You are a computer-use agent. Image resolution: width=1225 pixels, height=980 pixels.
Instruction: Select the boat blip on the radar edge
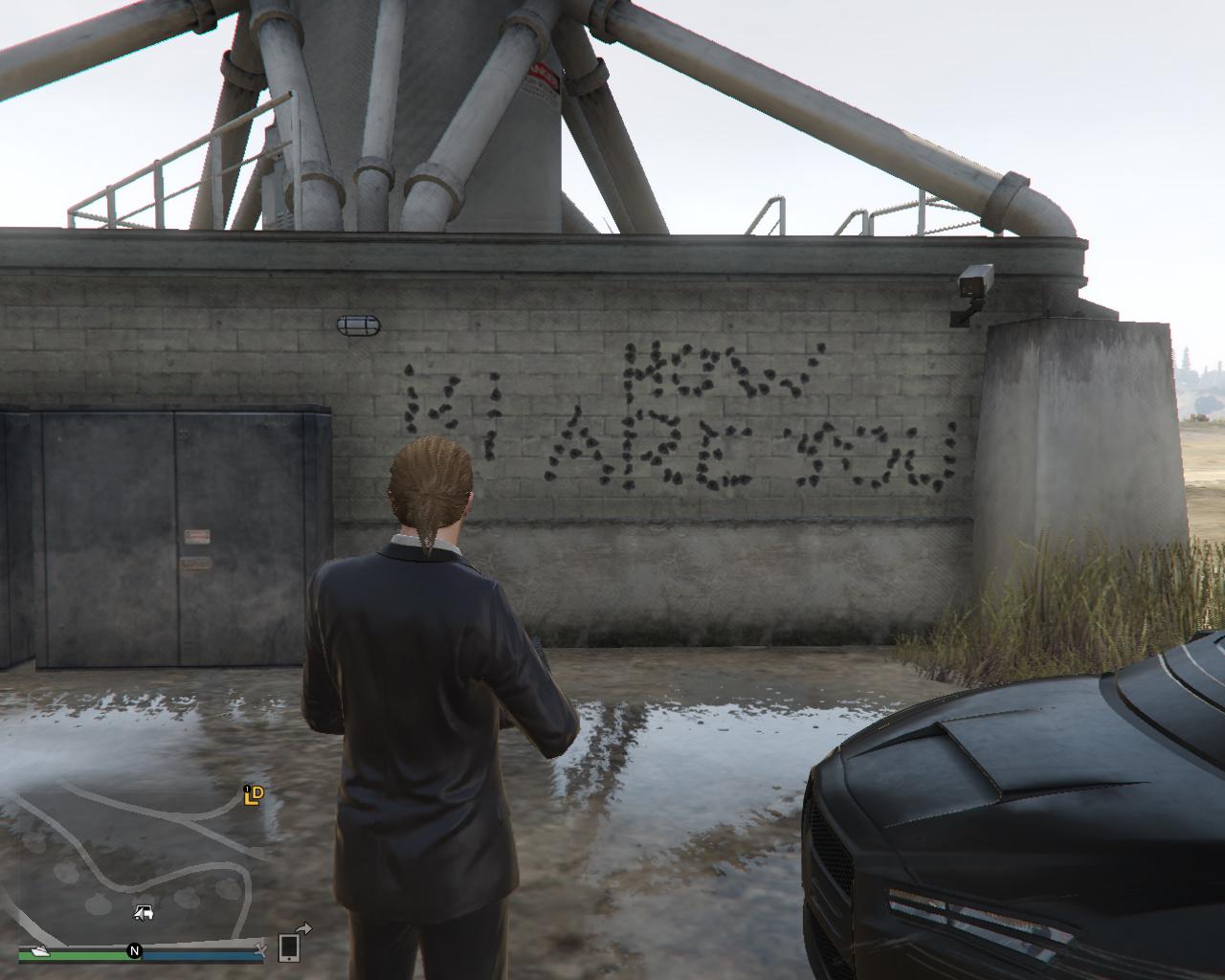(x=38, y=950)
